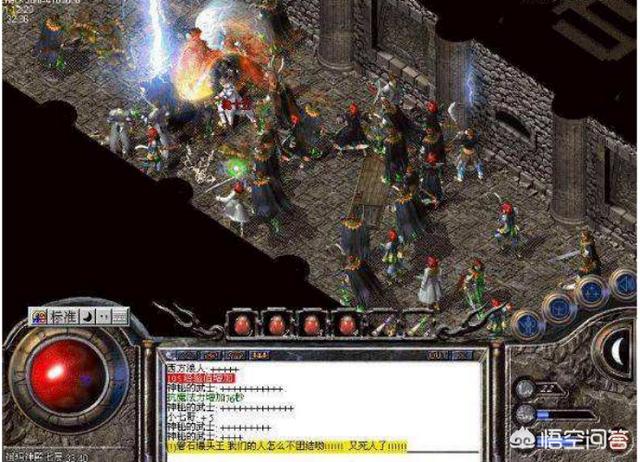640x462 pixels.
Task: Open the IME soft keyboard button
Action: 119,315
